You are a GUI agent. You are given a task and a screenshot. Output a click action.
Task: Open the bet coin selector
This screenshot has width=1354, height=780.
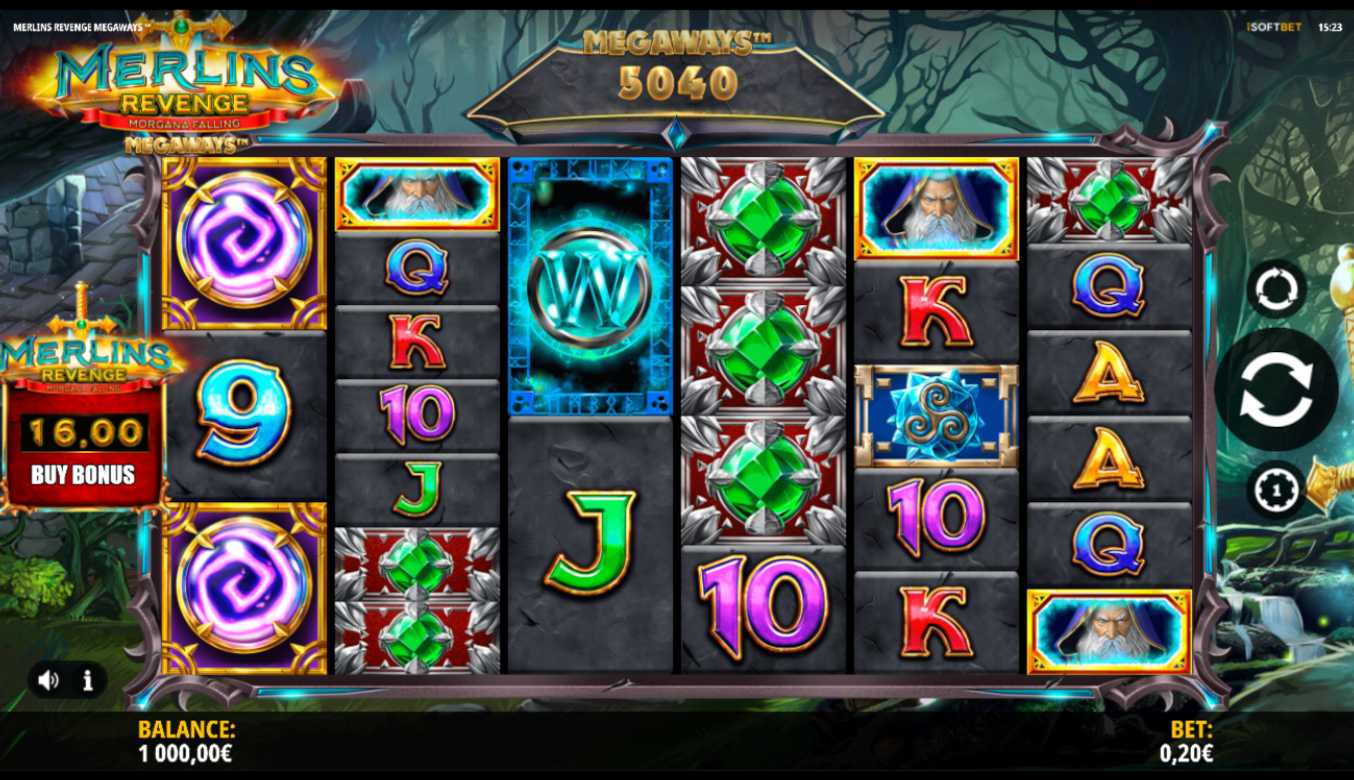click(x=1276, y=490)
